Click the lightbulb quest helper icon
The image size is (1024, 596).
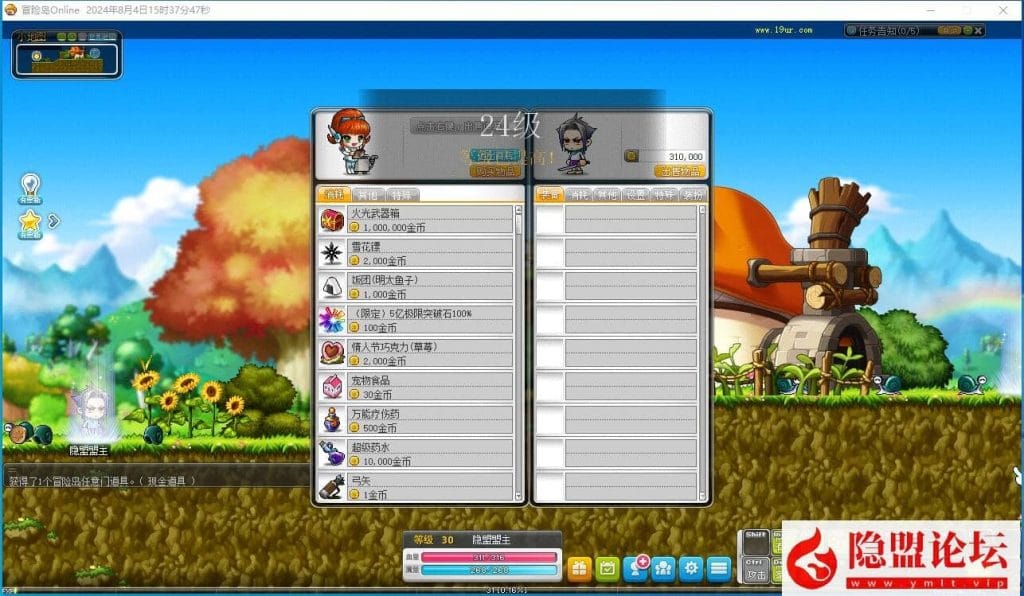[x=31, y=186]
